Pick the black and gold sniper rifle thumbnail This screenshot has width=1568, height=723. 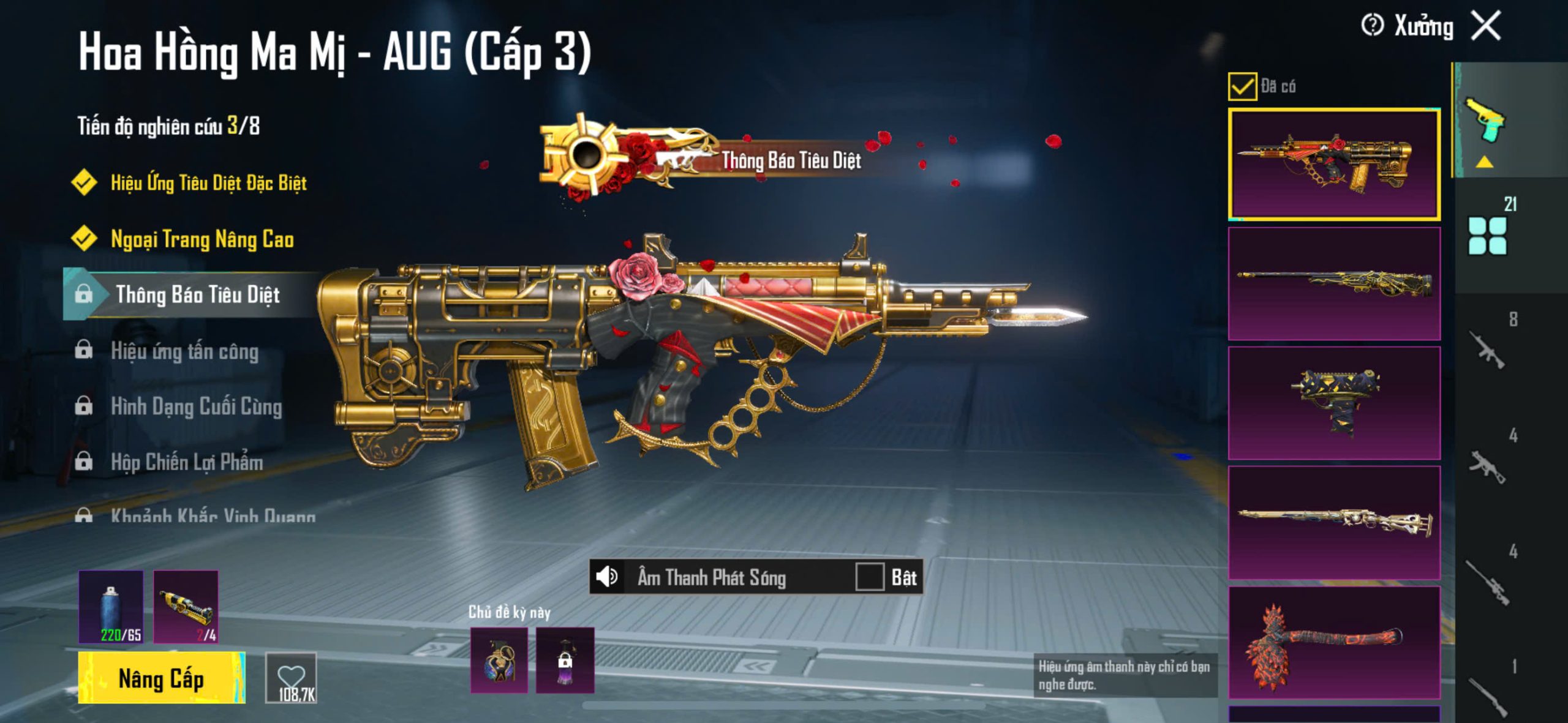[1334, 283]
